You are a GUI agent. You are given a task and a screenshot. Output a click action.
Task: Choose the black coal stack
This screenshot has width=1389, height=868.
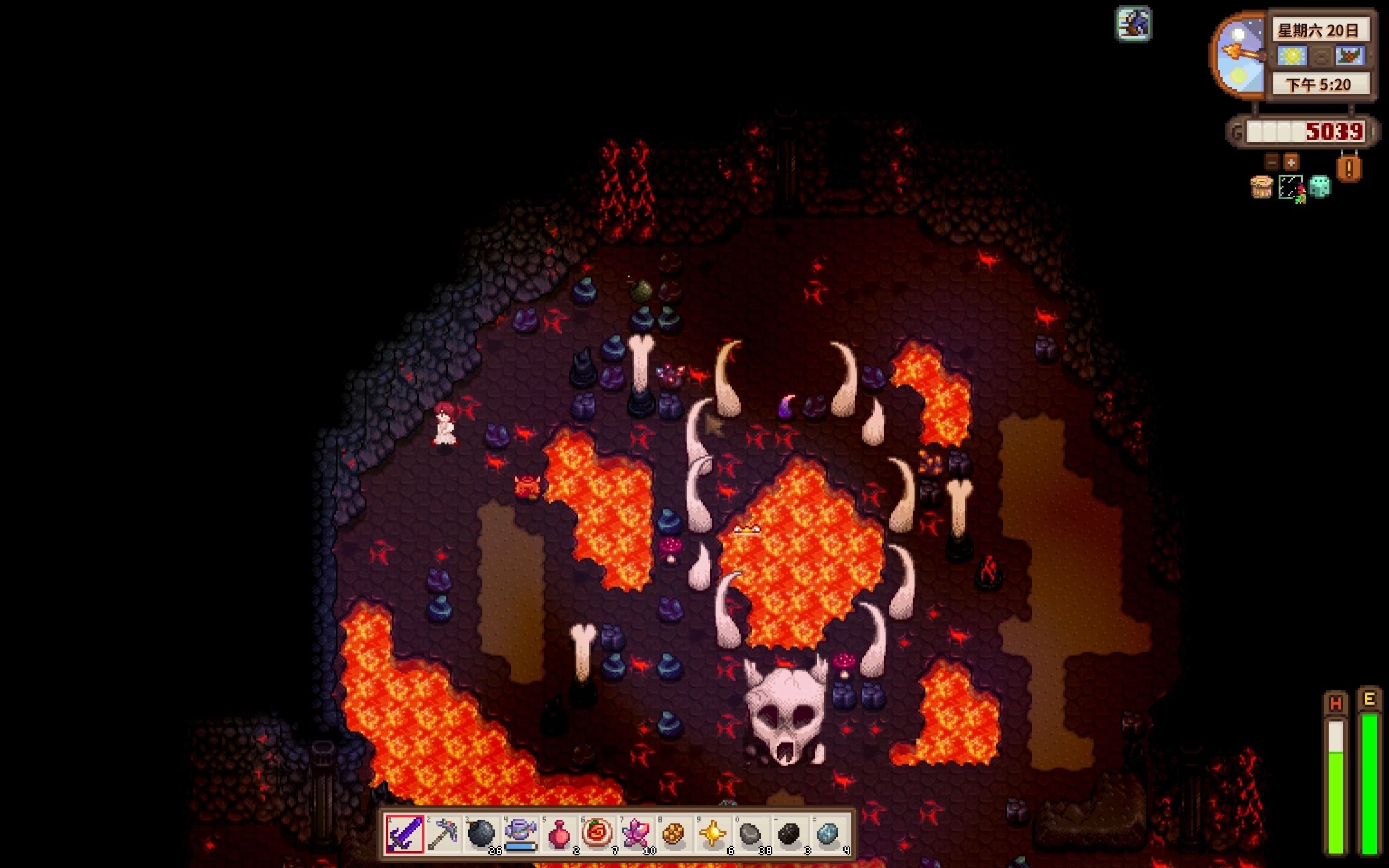(790, 834)
